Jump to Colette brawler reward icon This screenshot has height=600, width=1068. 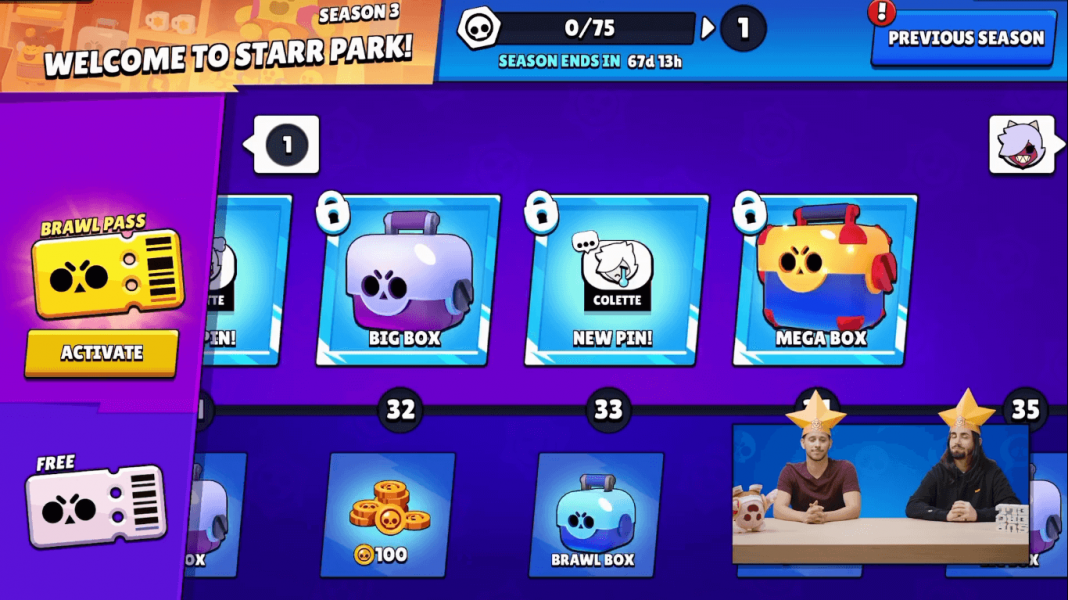click(x=1020, y=146)
